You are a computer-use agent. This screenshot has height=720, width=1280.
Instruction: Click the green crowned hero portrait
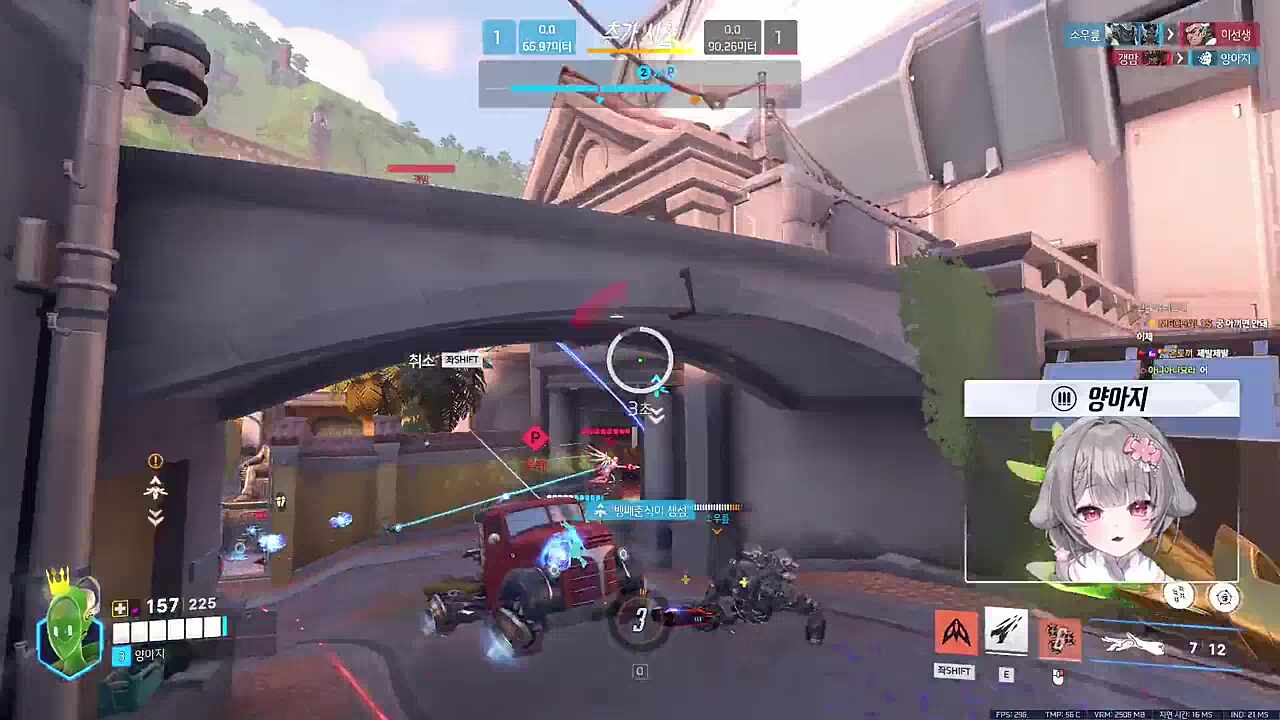pyautogui.click(x=70, y=630)
